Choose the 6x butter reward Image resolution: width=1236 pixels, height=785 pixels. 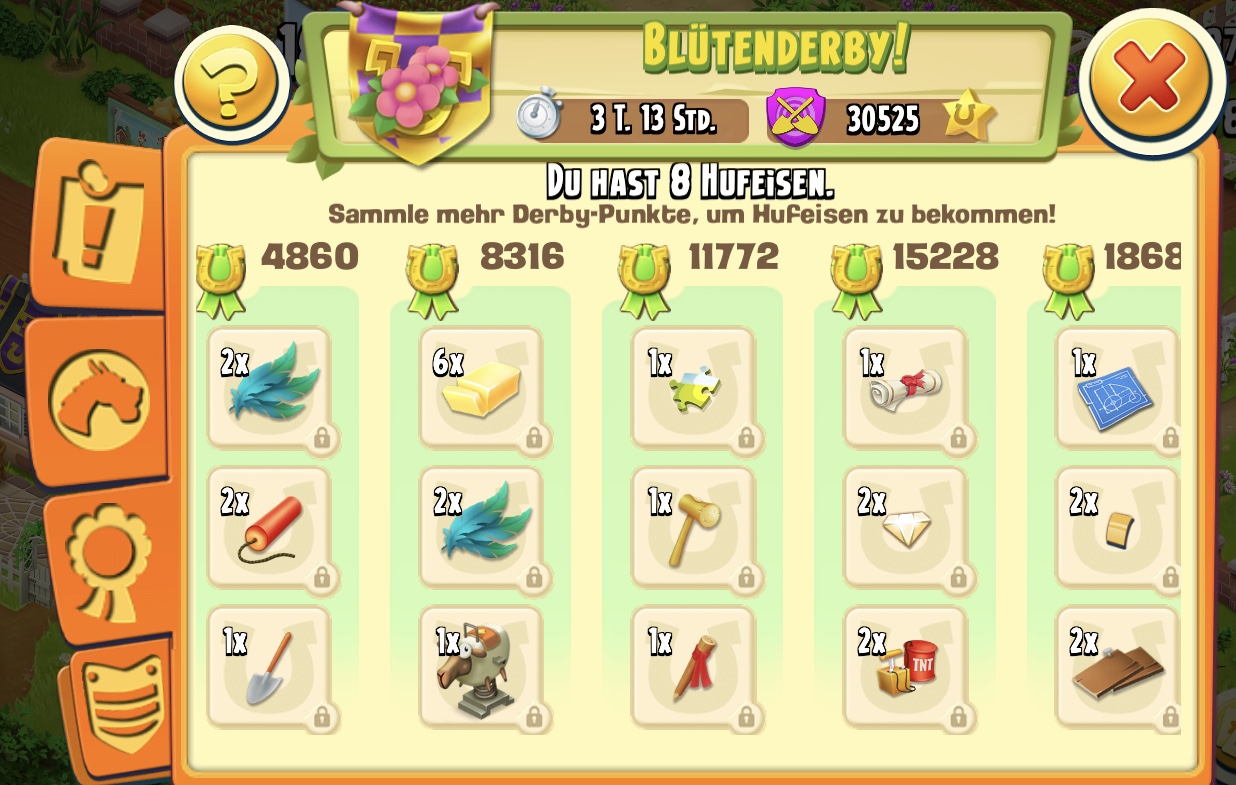pyautogui.click(x=481, y=389)
